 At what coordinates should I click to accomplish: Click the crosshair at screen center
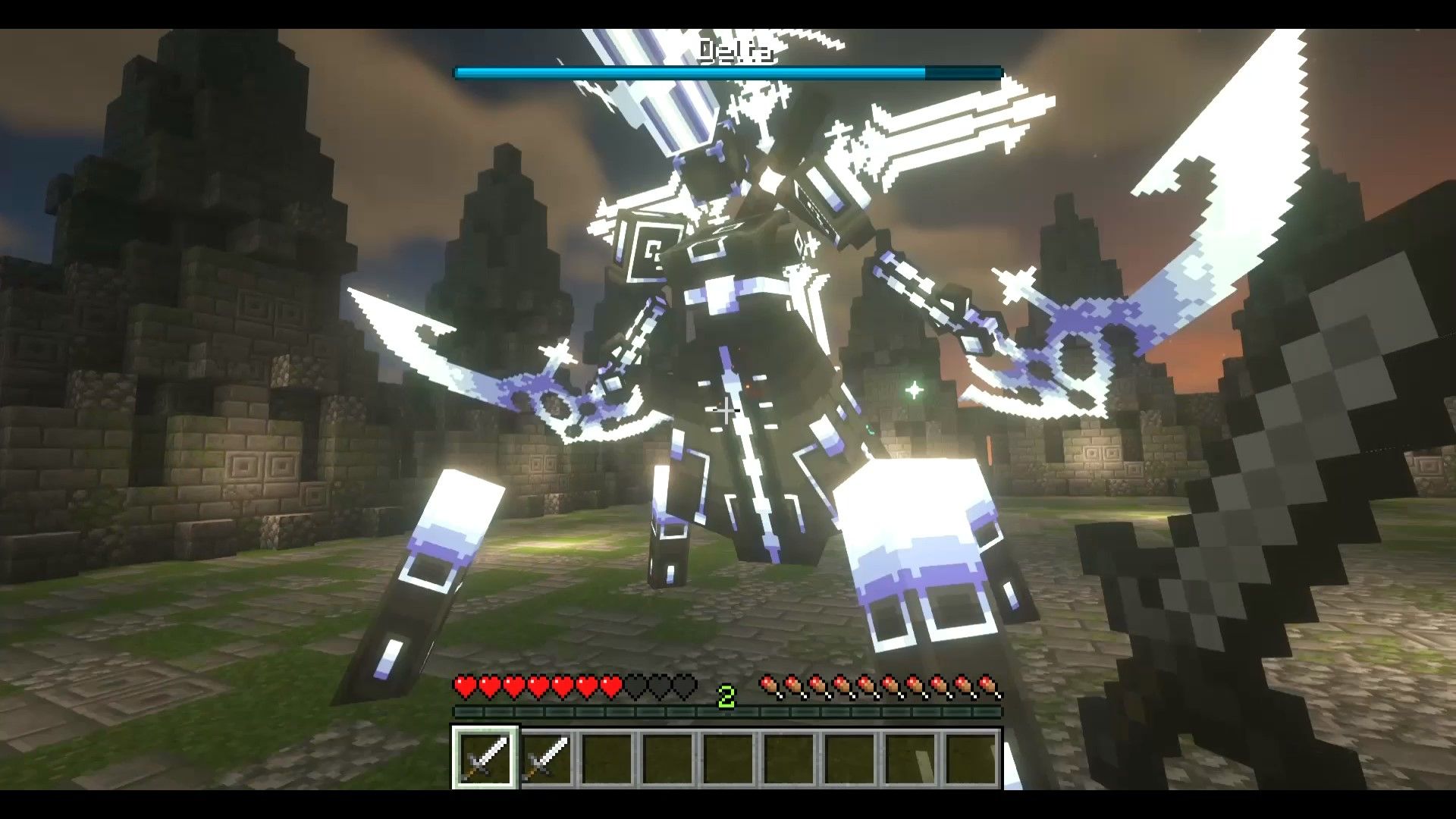coord(726,409)
